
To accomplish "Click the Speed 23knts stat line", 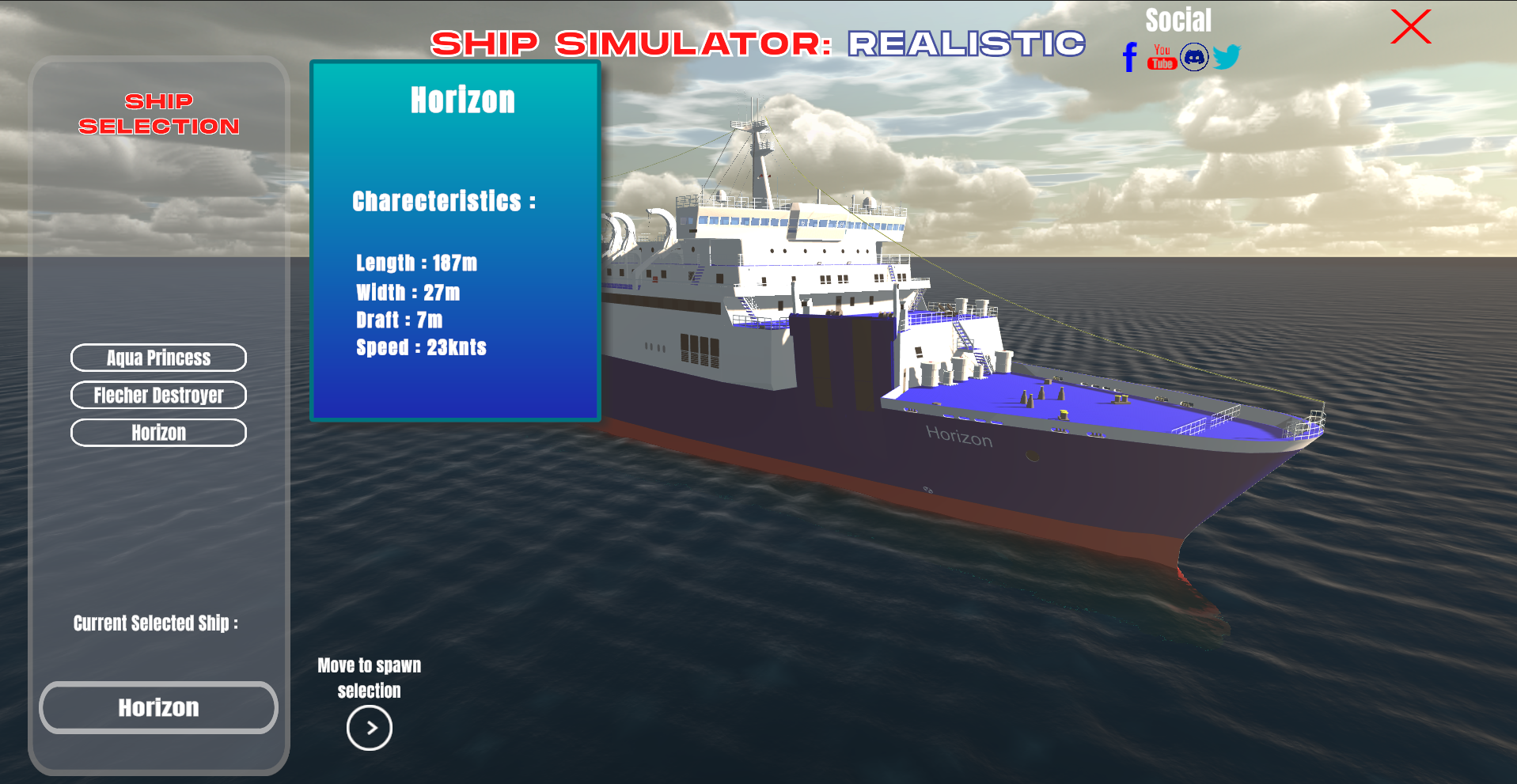I will [422, 347].
